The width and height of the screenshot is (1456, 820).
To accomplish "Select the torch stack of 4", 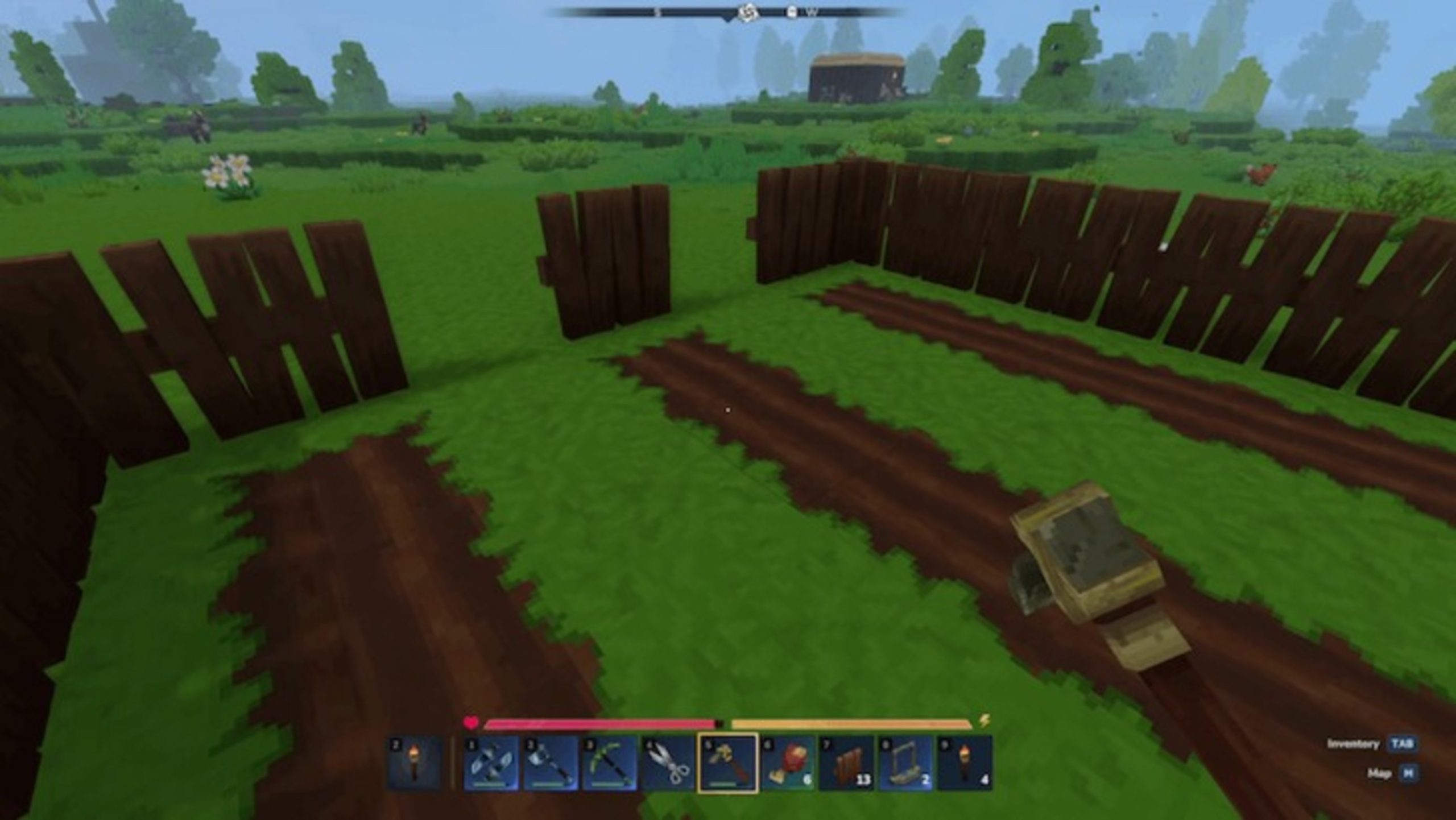I will [965, 763].
